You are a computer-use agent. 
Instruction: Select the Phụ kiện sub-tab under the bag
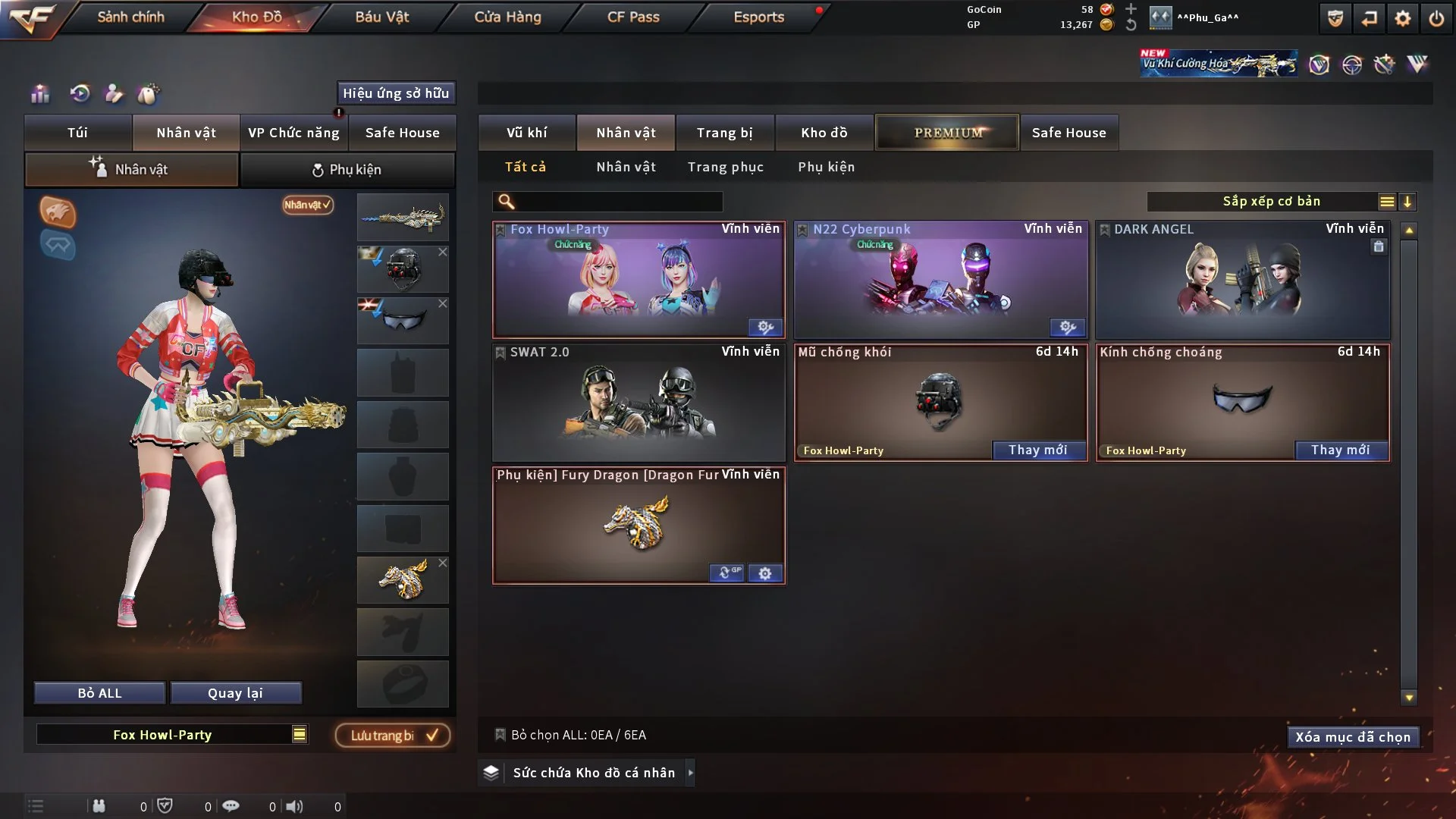pos(347,170)
